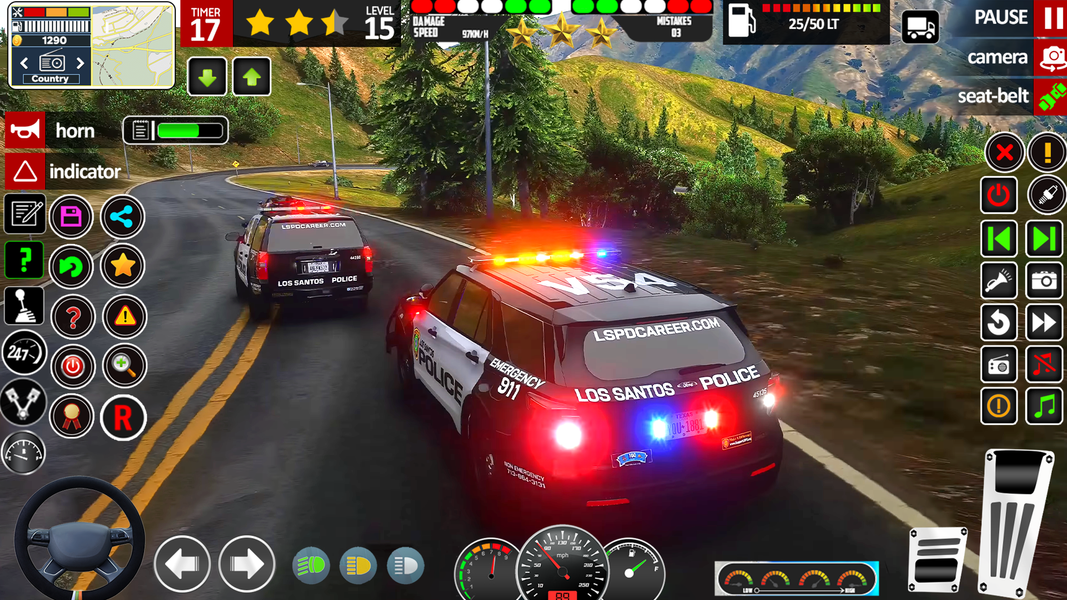Shift using the gear stick icon
The height and width of the screenshot is (600, 1067).
(24, 306)
